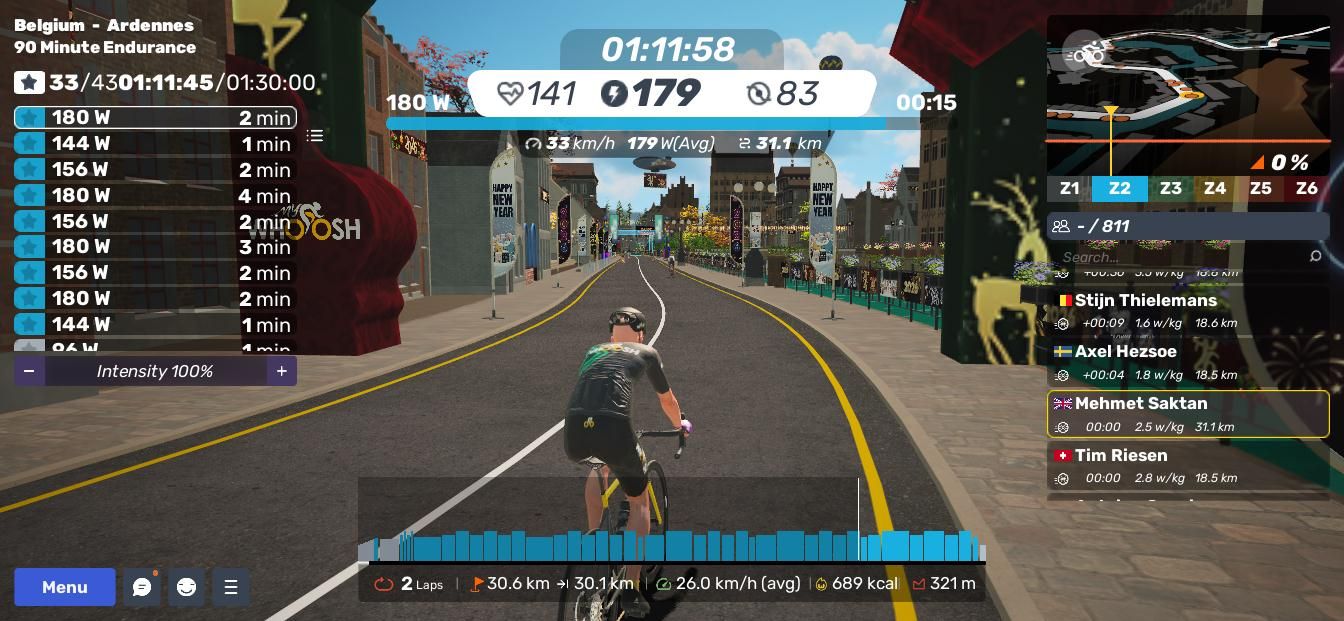Click the cyclist icon on the minimap

click(1088, 53)
